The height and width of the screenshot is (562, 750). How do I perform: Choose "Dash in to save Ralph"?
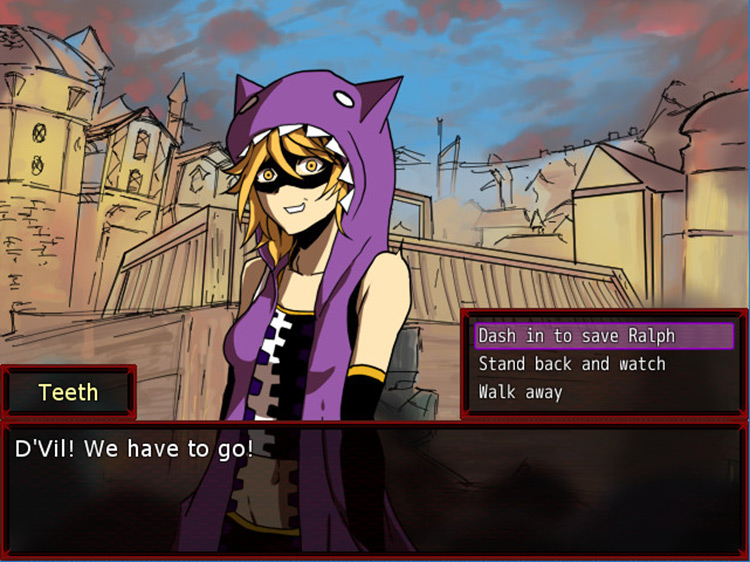point(577,336)
